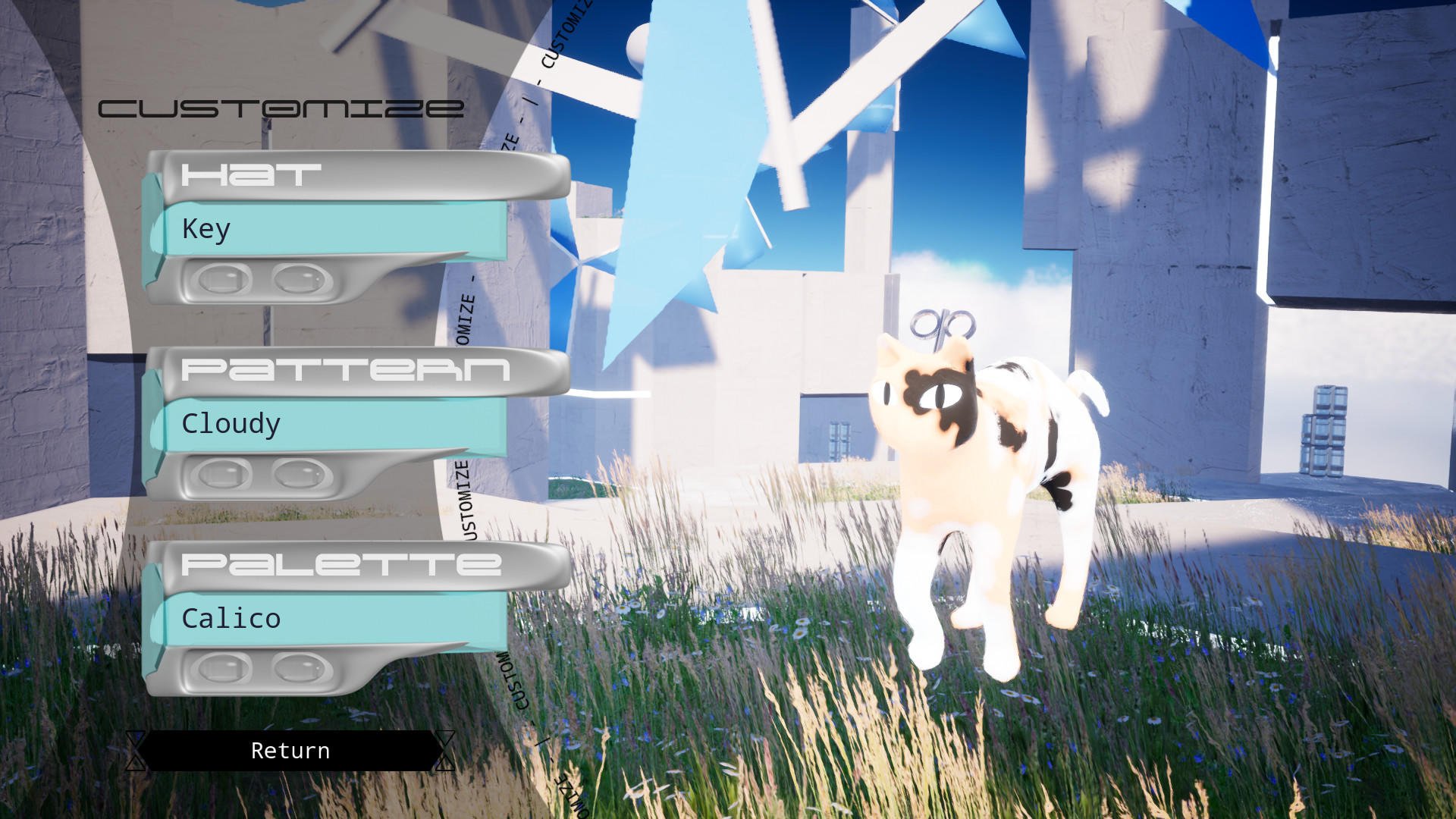The width and height of the screenshot is (1456, 819).
Task: Click the CUSTOMIZE title text
Action: pyautogui.click(x=281, y=107)
